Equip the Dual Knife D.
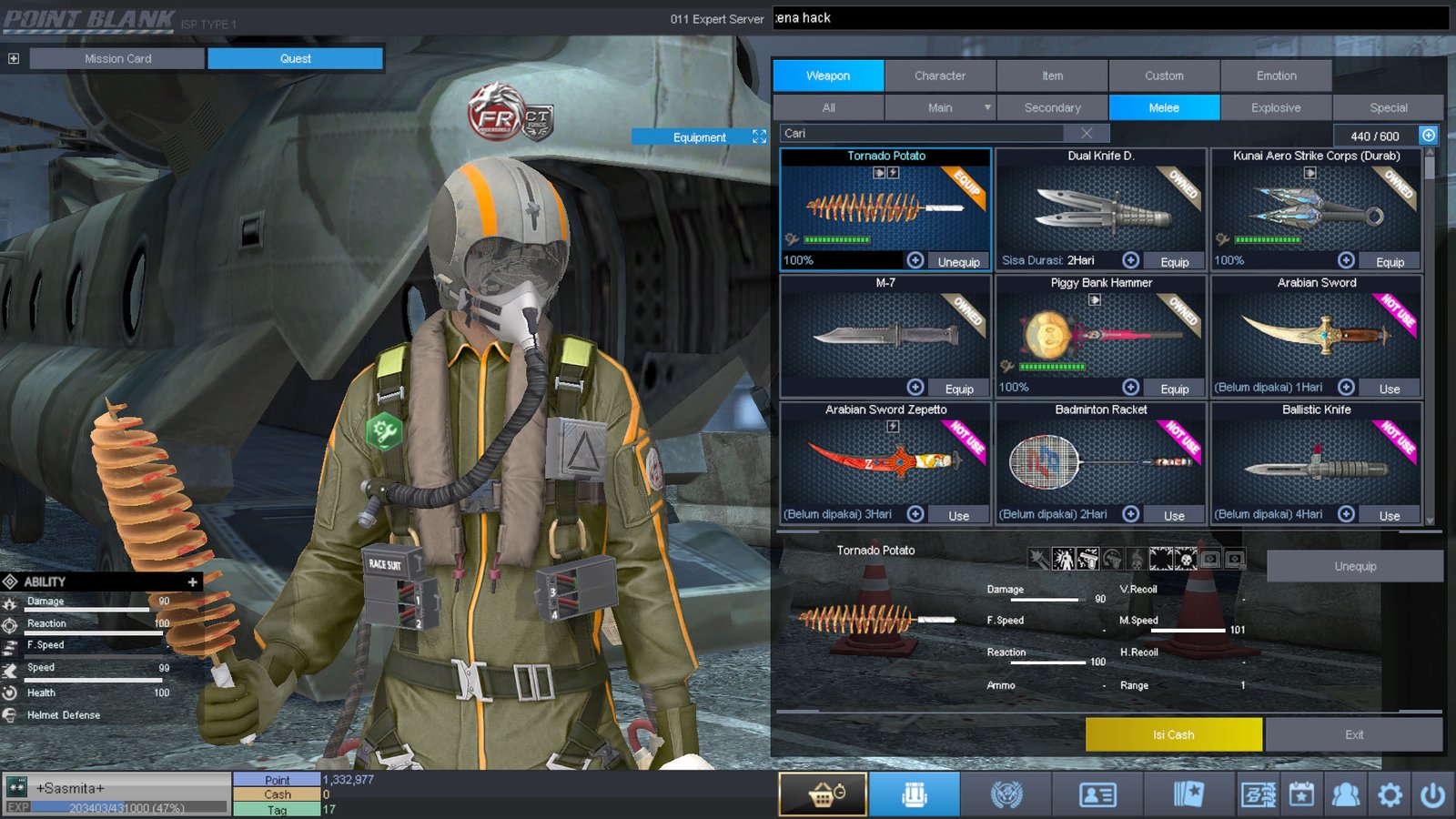This screenshot has width=1456, height=819. (x=1174, y=262)
